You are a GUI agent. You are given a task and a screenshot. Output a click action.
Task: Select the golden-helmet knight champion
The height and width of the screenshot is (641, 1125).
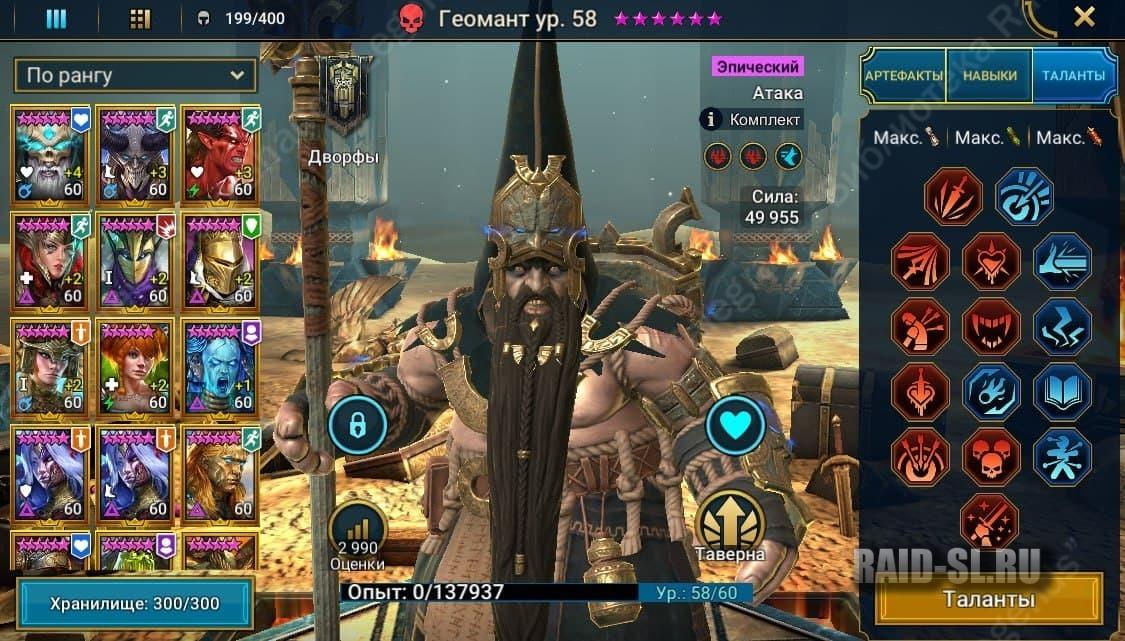click(220, 259)
